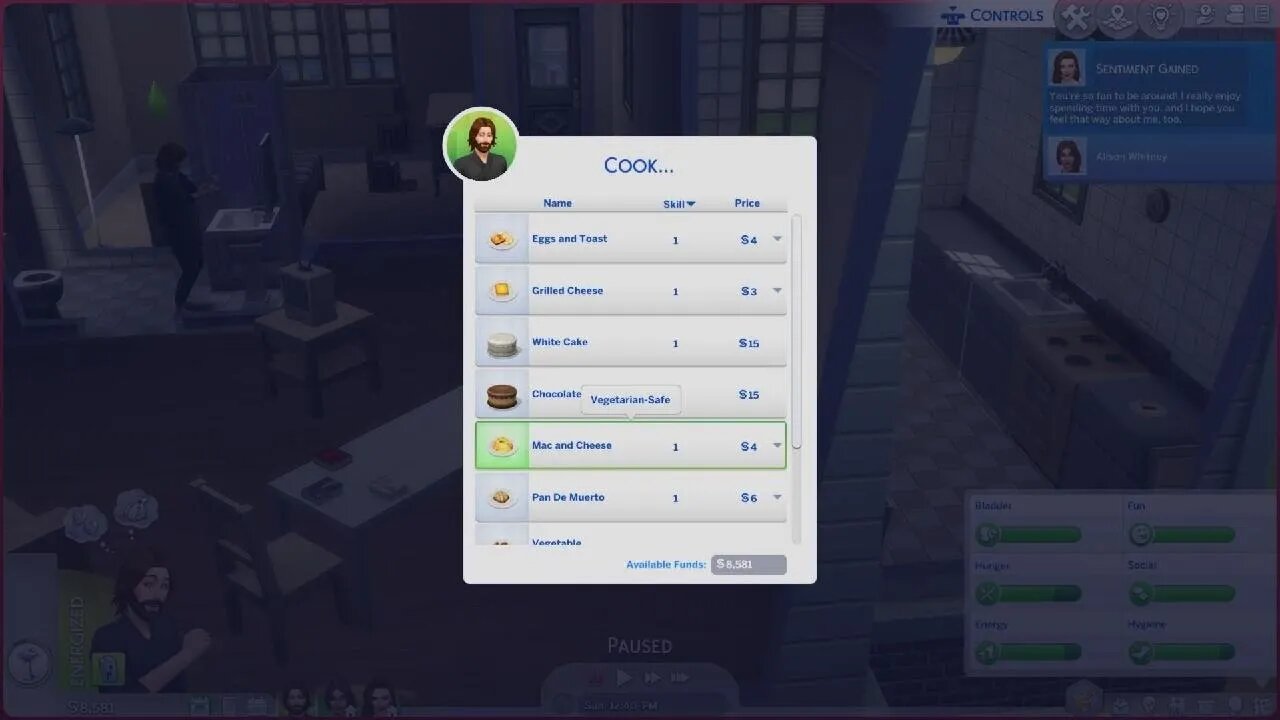Viewport: 1280px width, 720px height.
Task: Open Manage Worlds via the map pin icon
Action: click(1117, 17)
